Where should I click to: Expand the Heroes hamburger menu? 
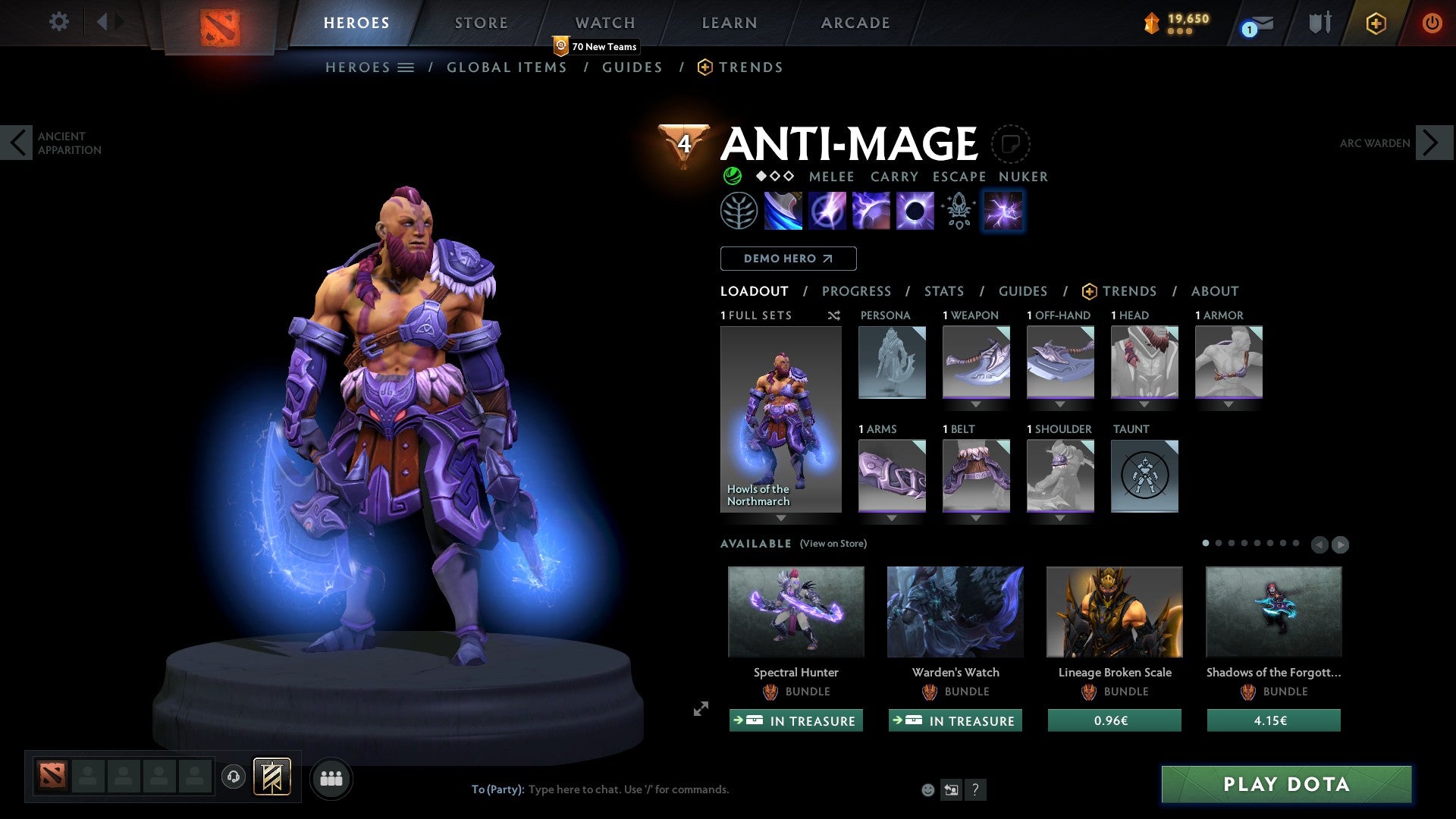tap(406, 67)
